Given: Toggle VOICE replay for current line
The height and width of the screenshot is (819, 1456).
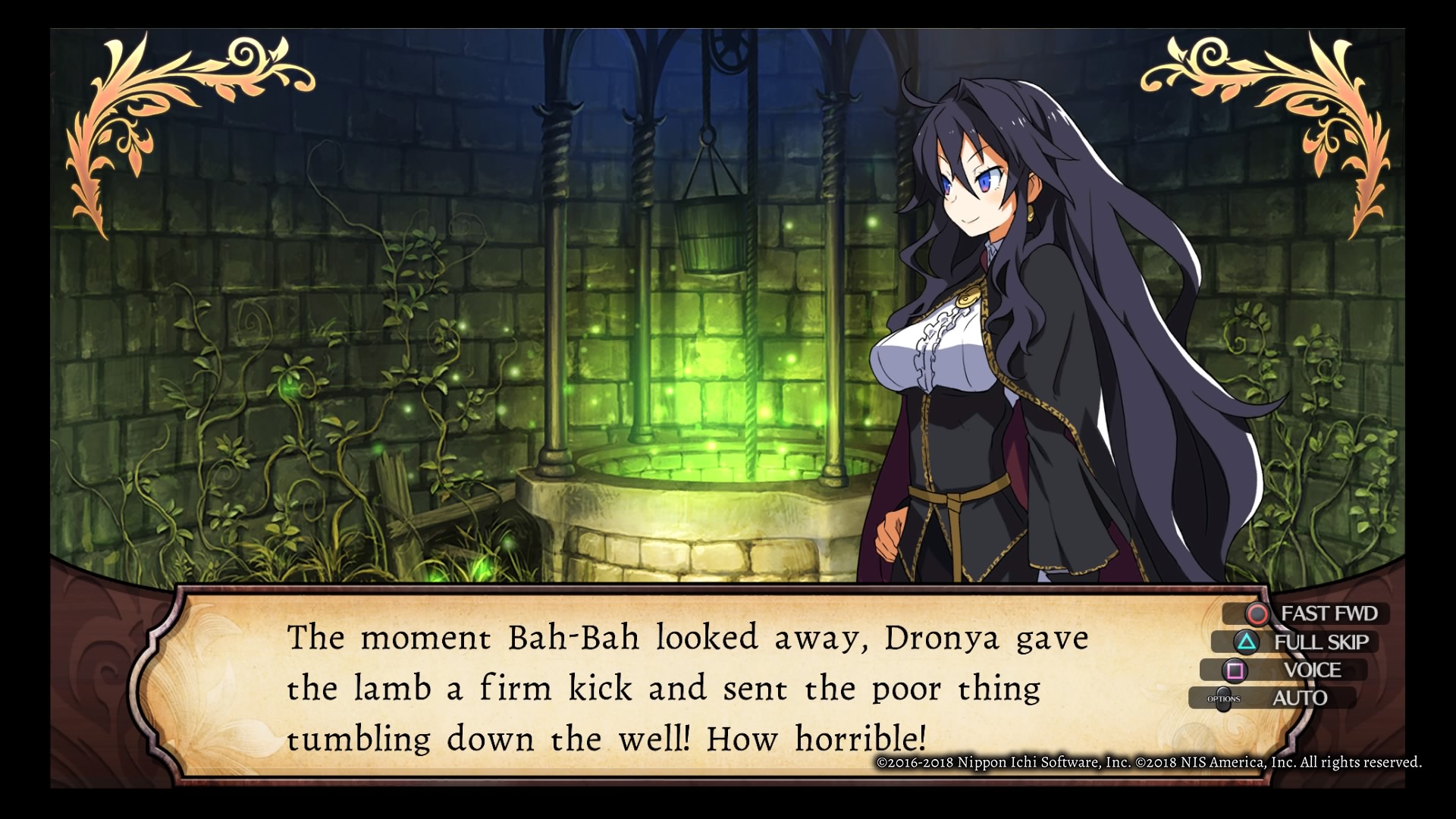Looking at the screenshot, I should 1313,670.
